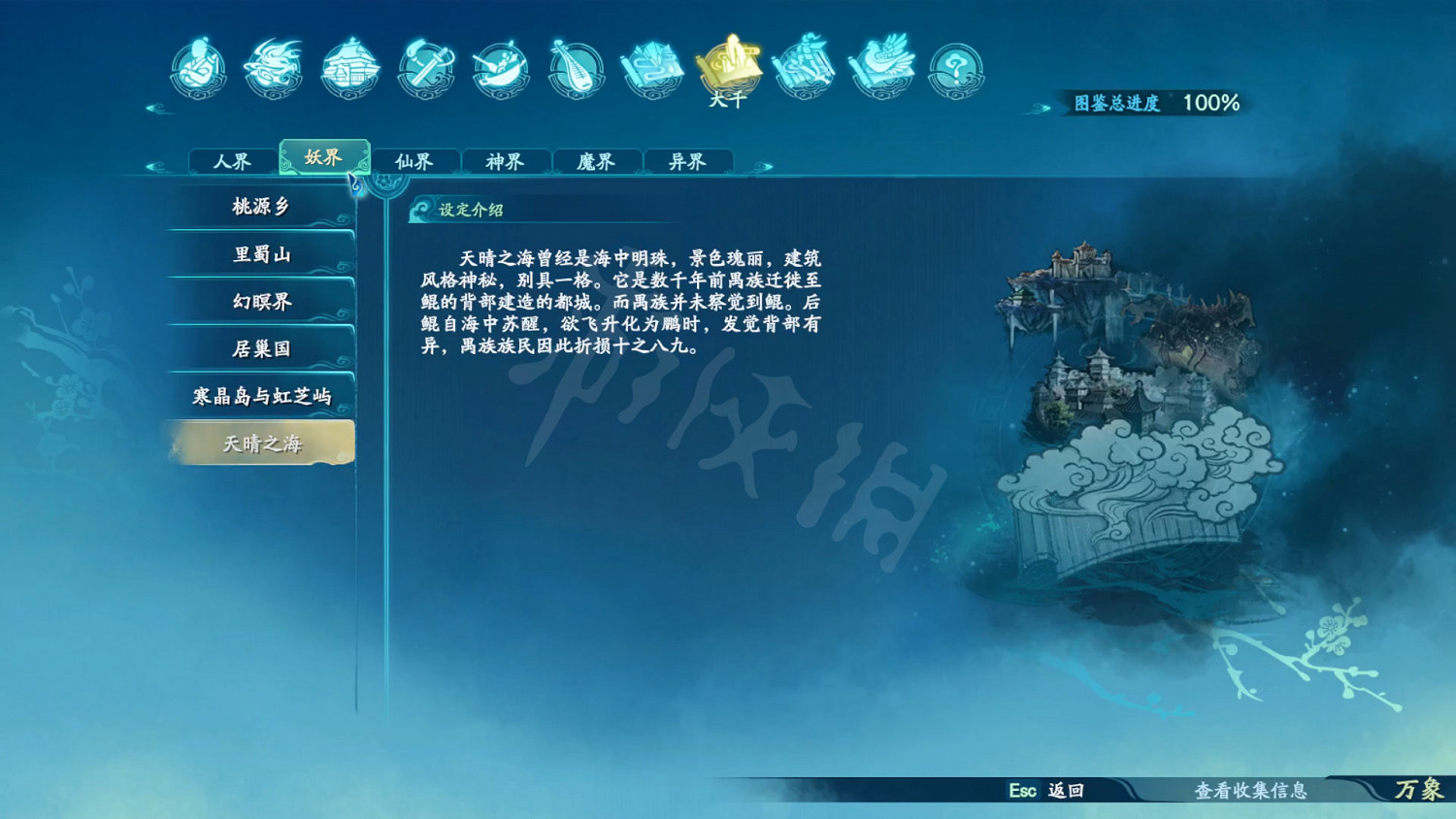Click the 寒晶岛与虹芝屿 entry

click(260, 394)
